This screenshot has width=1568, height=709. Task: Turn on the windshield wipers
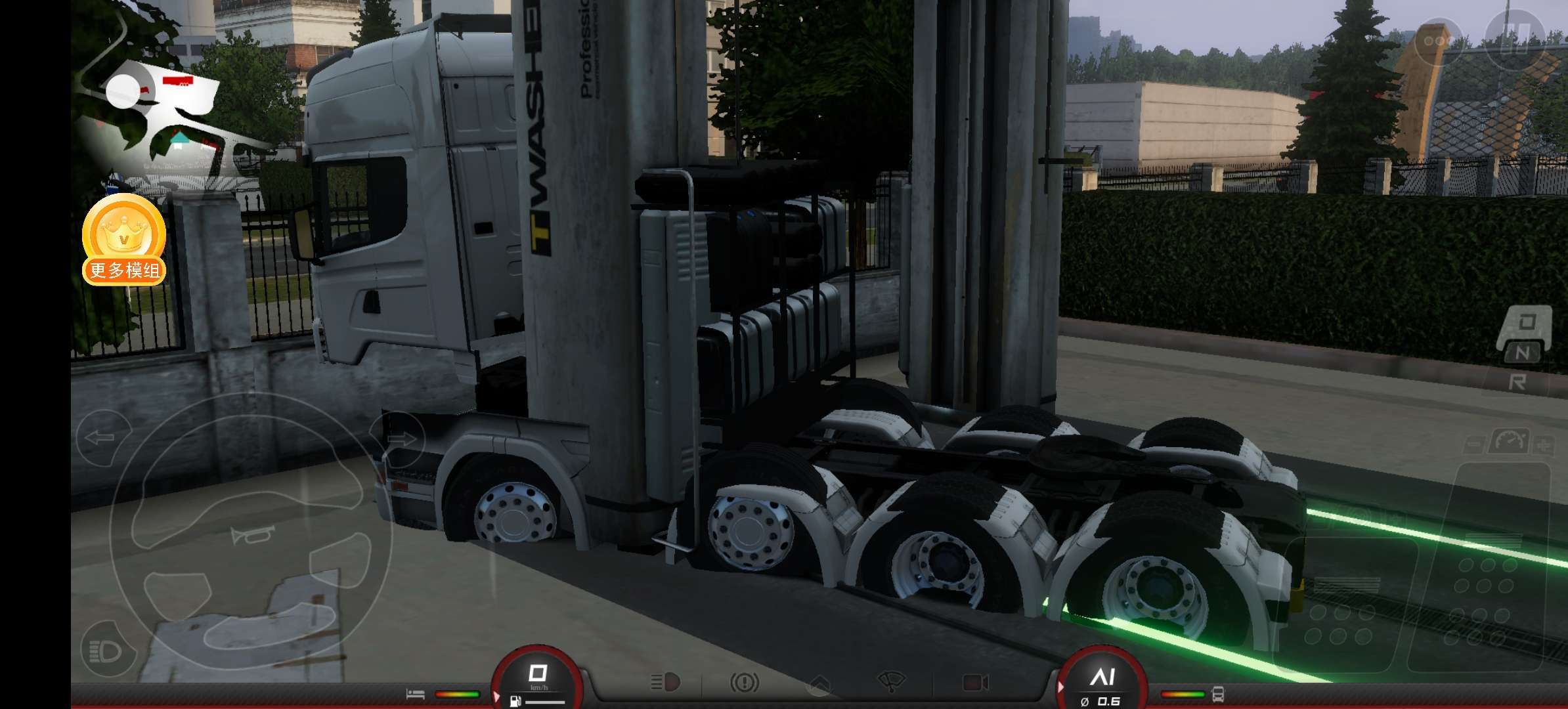coord(891,681)
